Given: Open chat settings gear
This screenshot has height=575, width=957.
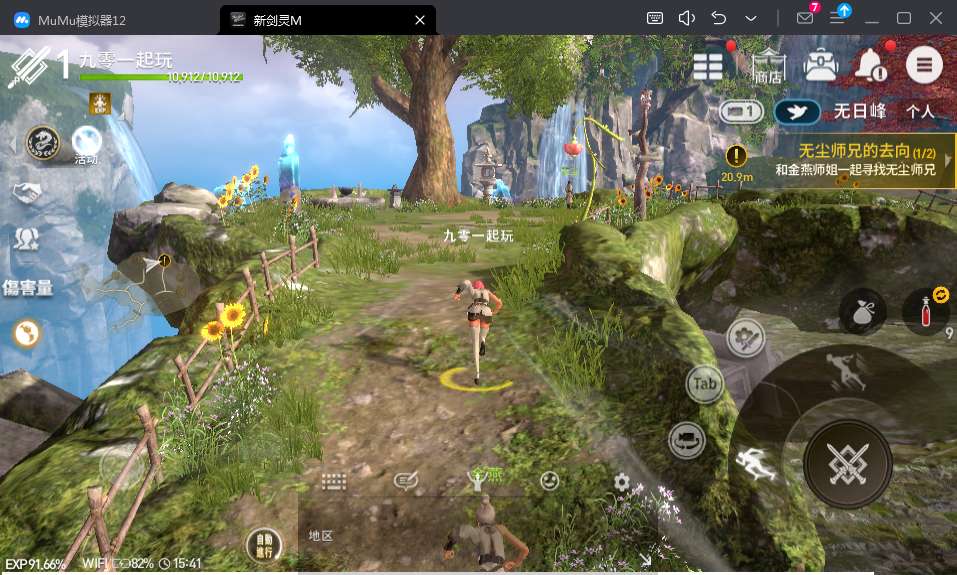Looking at the screenshot, I should tap(622, 482).
